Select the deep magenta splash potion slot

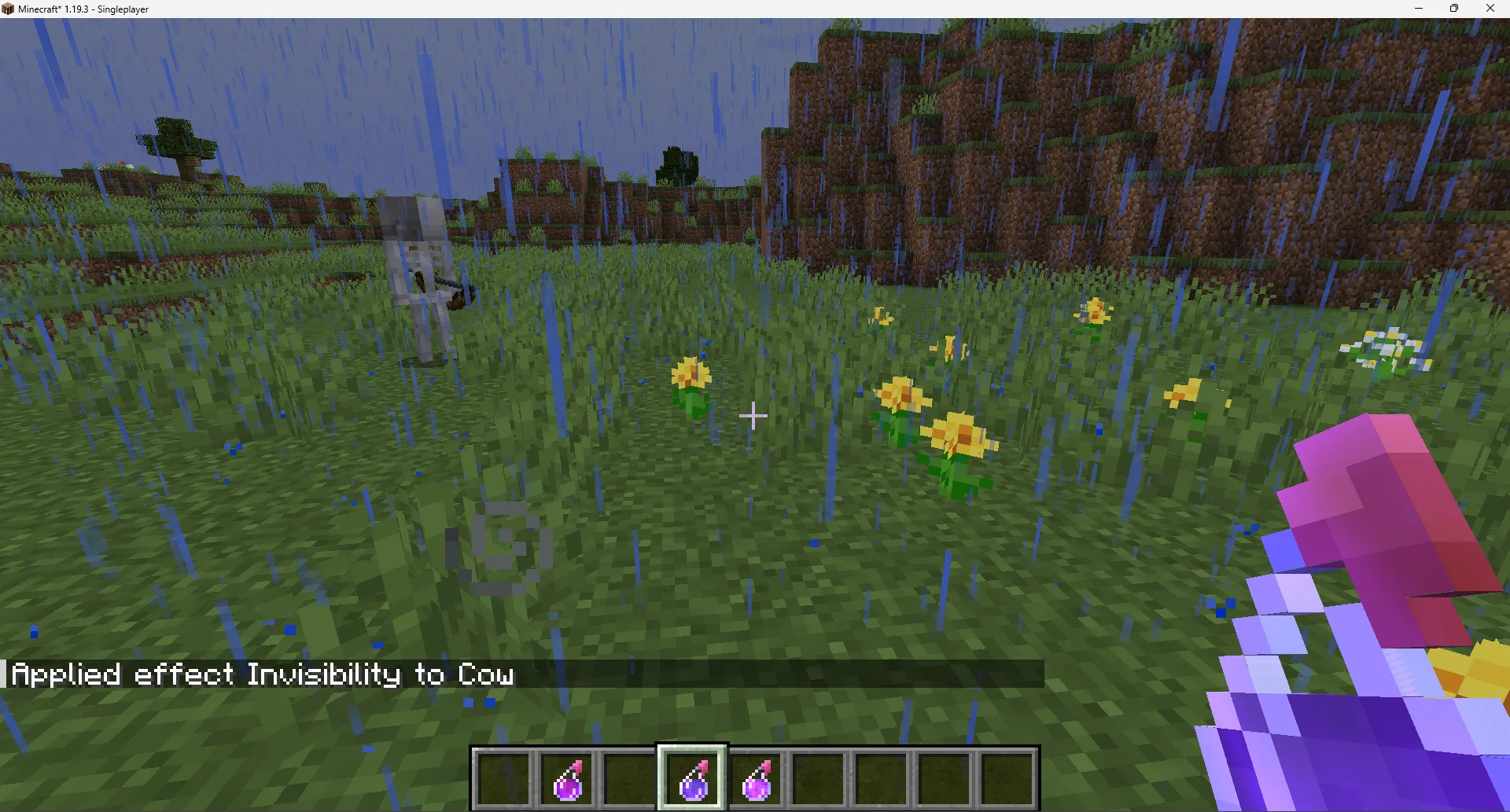tap(567, 777)
